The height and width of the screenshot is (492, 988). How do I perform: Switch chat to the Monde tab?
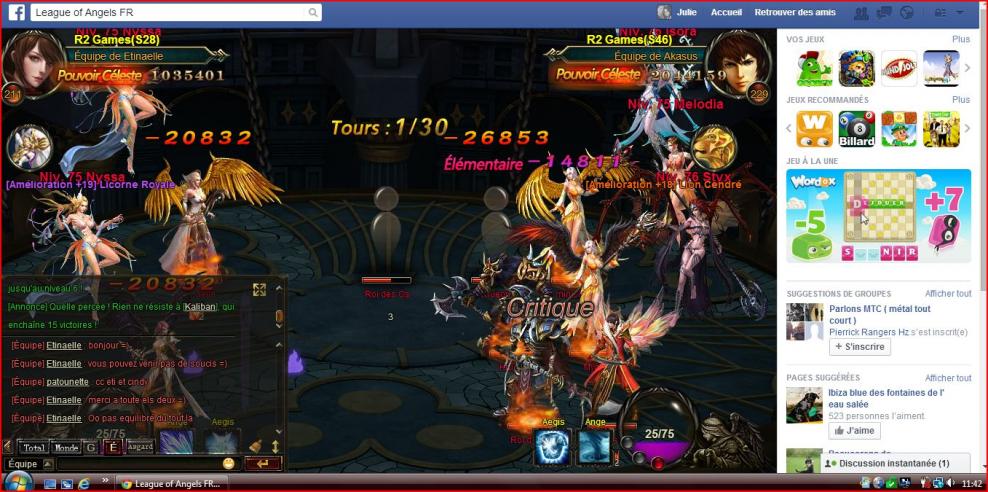click(x=66, y=447)
